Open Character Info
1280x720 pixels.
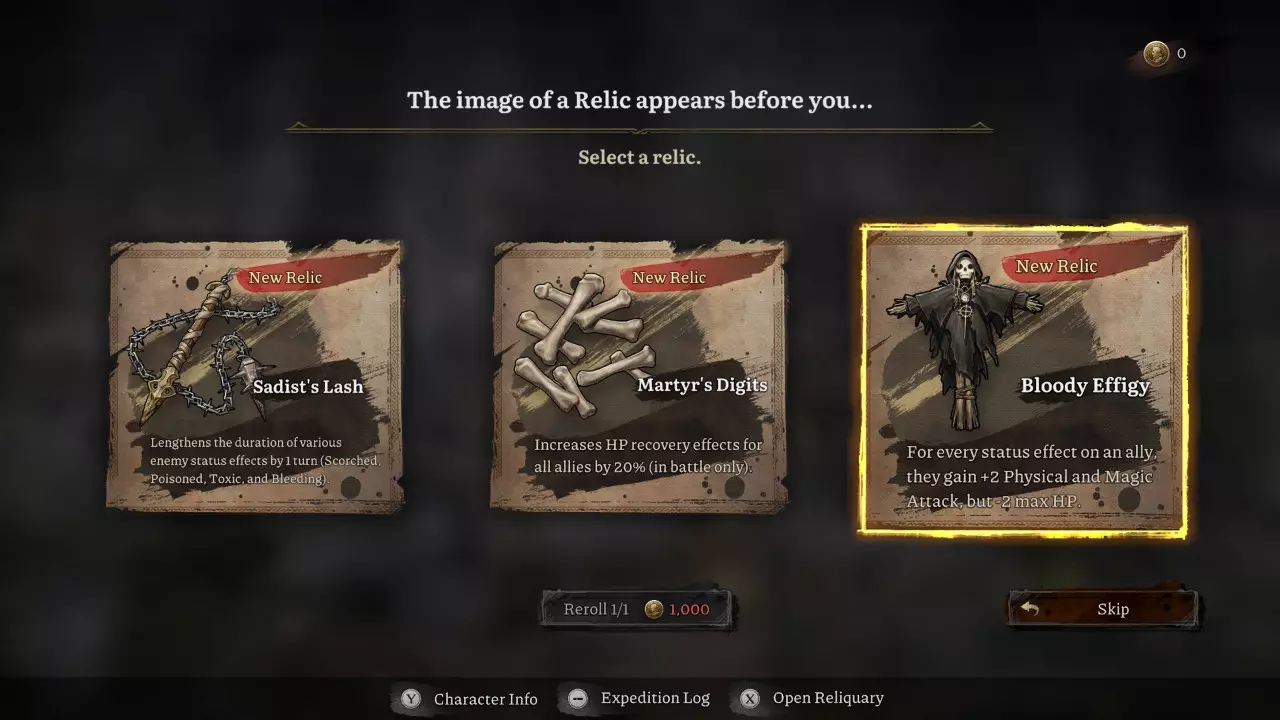(470, 699)
